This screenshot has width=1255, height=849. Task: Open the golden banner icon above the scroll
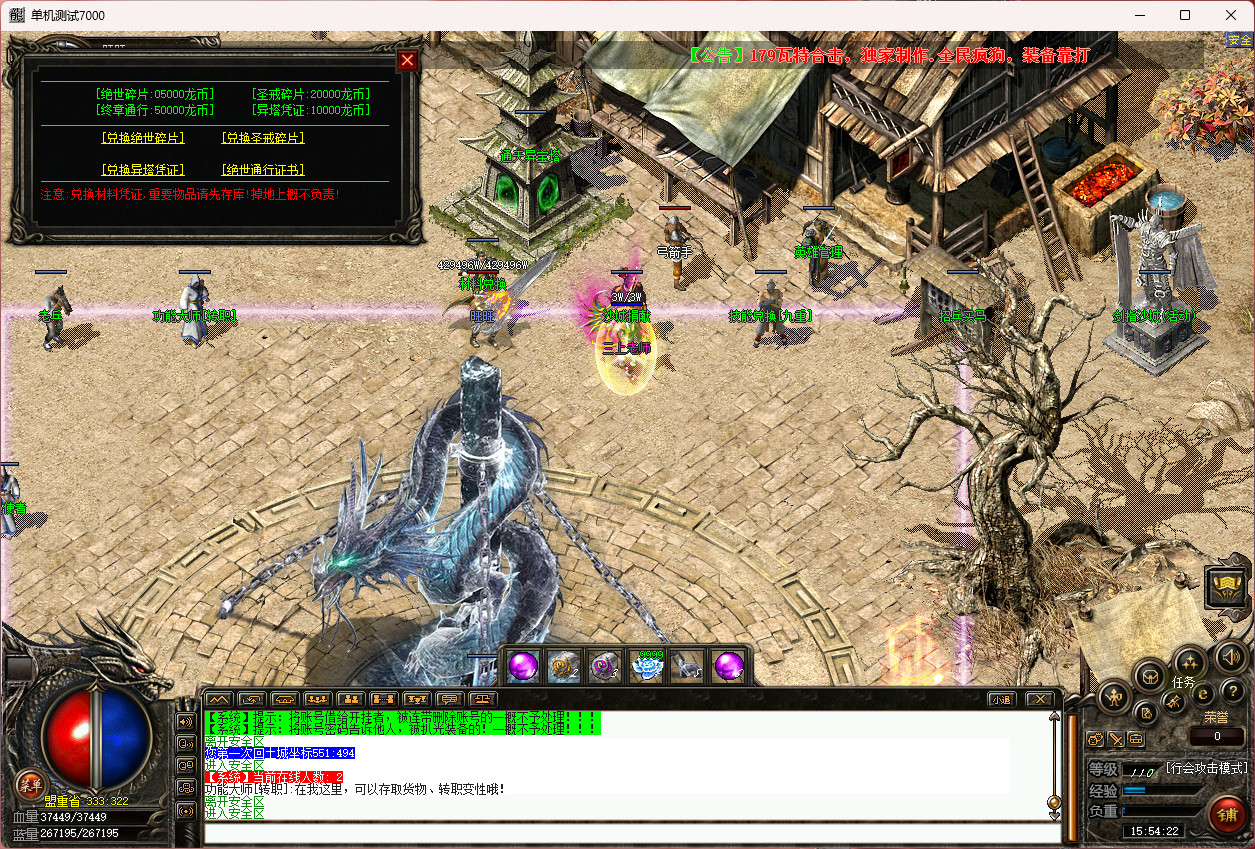1226,588
